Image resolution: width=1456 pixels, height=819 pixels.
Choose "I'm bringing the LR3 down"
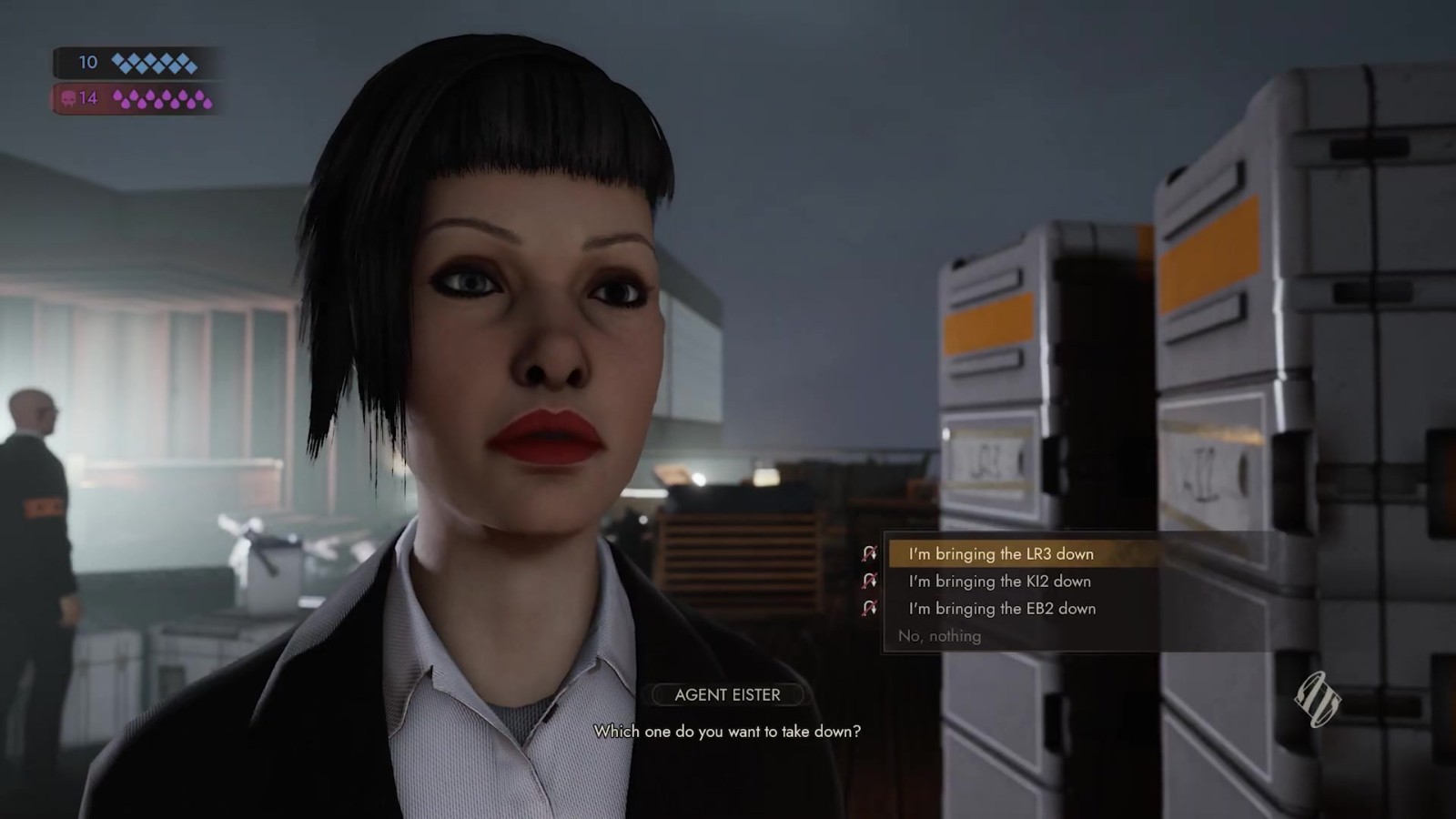click(x=1001, y=553)
